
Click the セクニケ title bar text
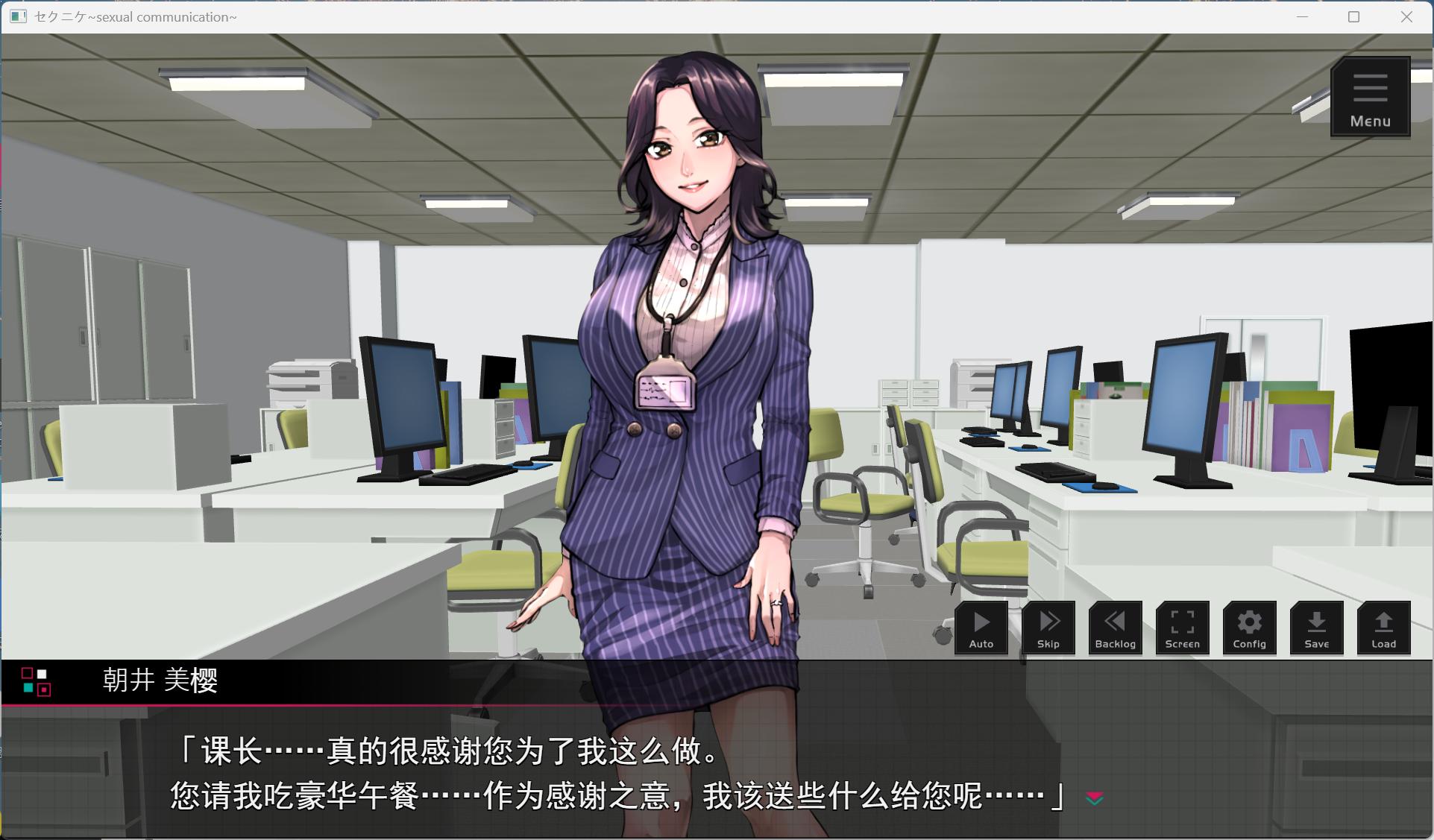[133, 16]
